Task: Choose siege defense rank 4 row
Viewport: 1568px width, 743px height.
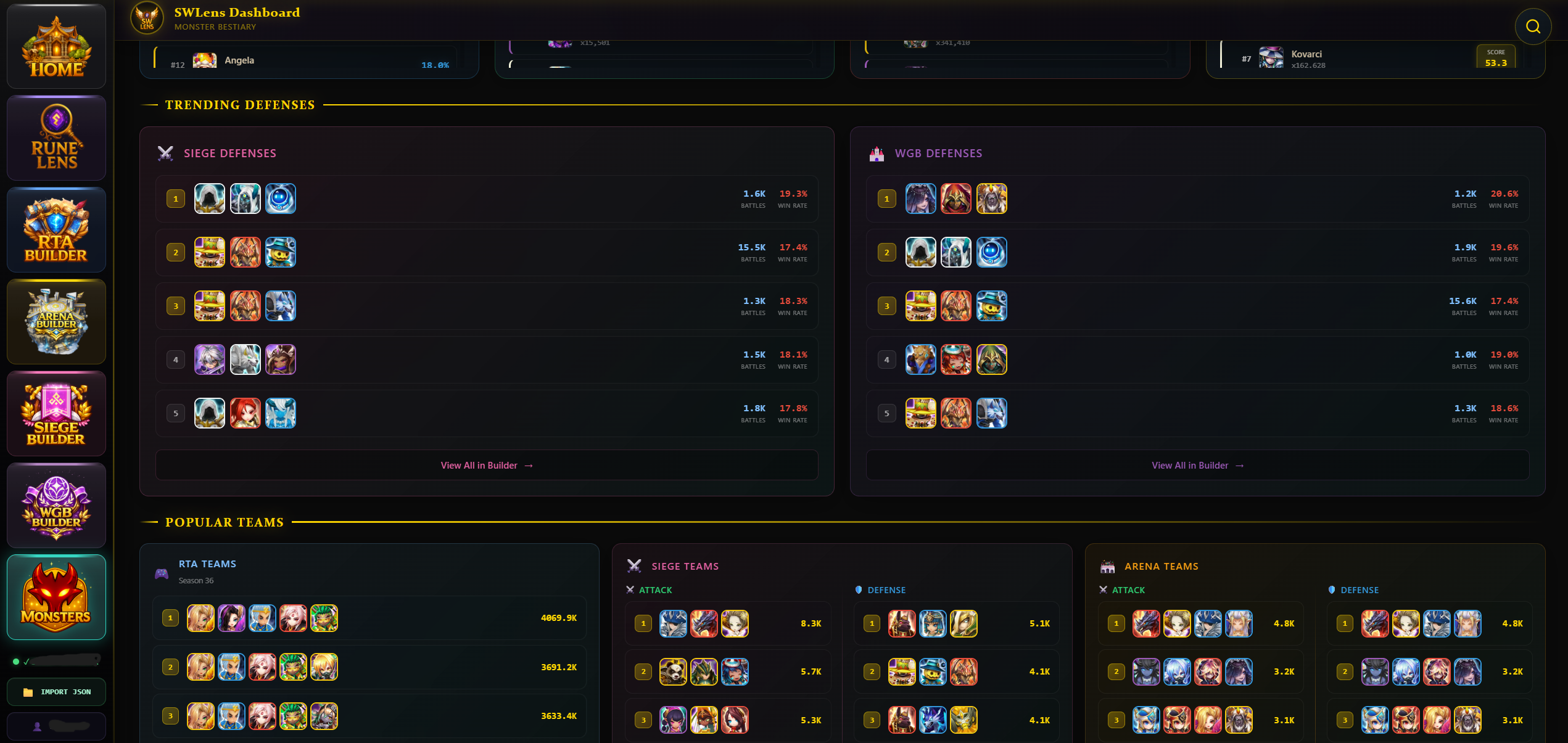Action: pyautogui.click(x=486, y=360)
